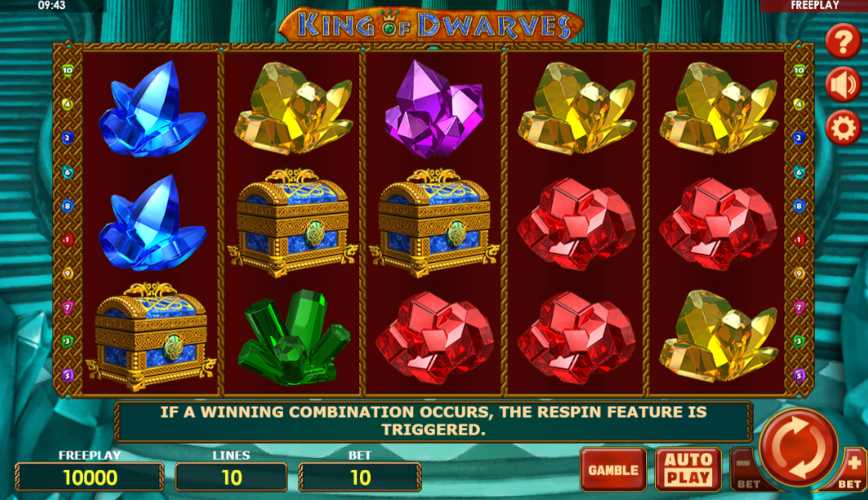The image size is (868, 500).
Task: Open settings with the gear icon
Action: click(843, 128)
